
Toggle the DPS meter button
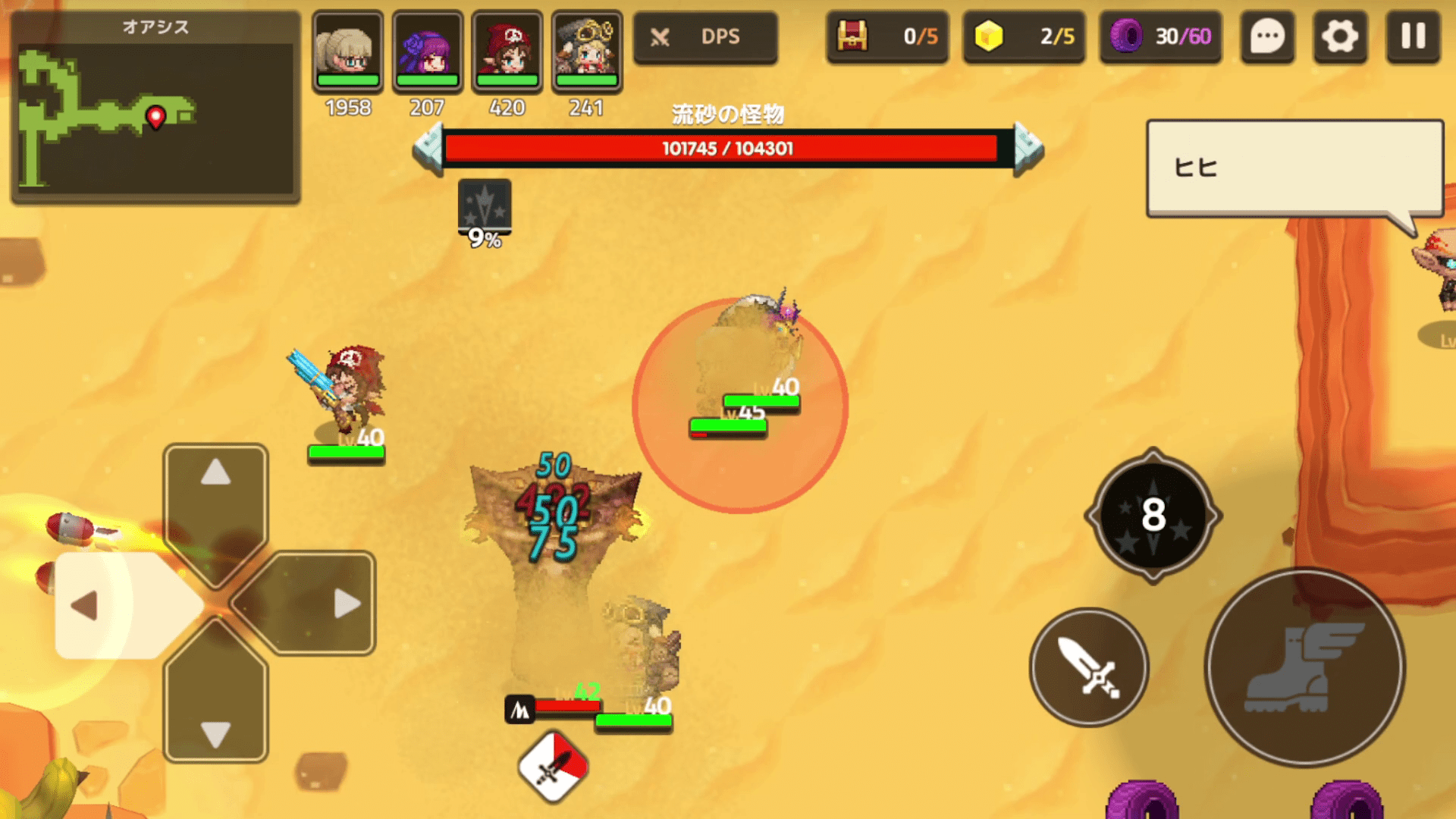pyautogui.click(x=705, y=36)
